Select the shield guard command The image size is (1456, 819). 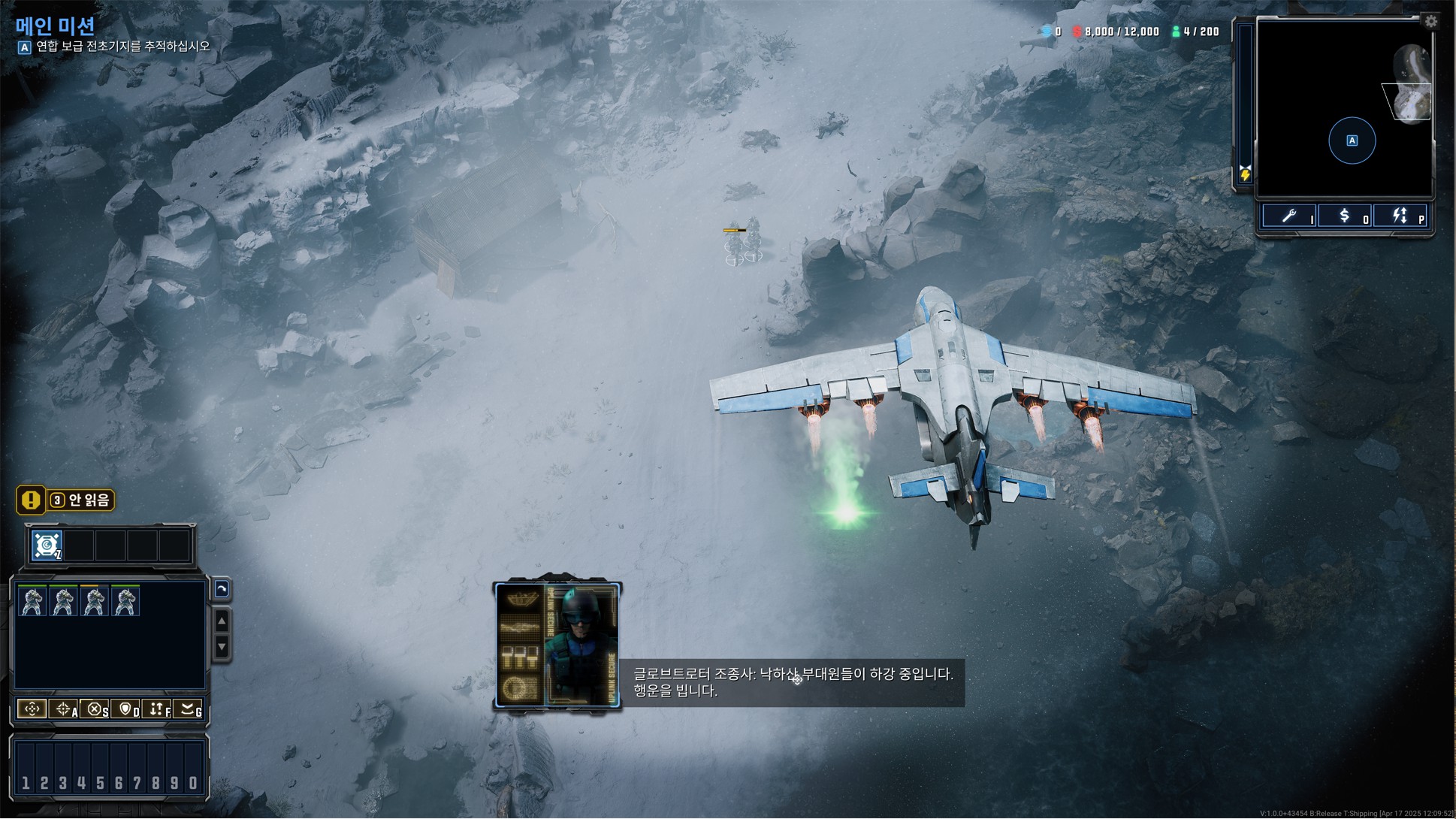coord(125,709)
